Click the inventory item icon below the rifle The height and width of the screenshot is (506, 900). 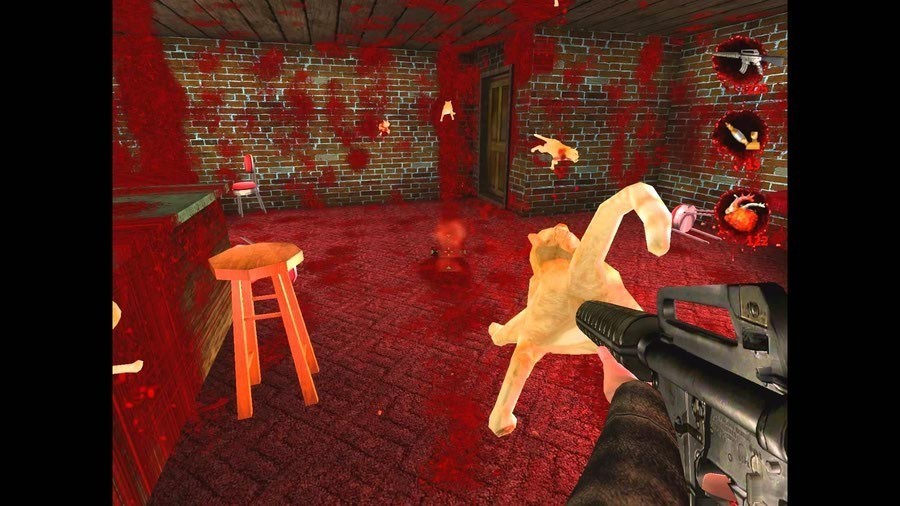tap(741, 135)
